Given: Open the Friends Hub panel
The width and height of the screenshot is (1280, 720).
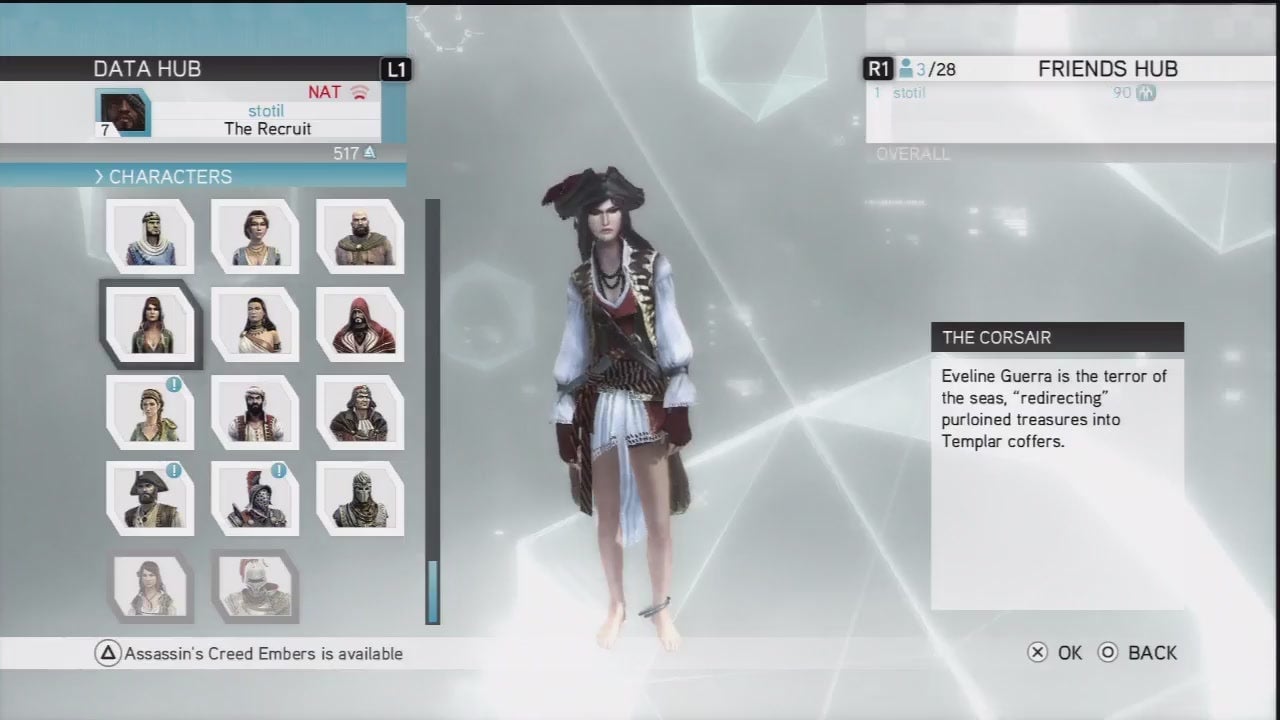Looking at the screenshot, I should pos(1107,69).
